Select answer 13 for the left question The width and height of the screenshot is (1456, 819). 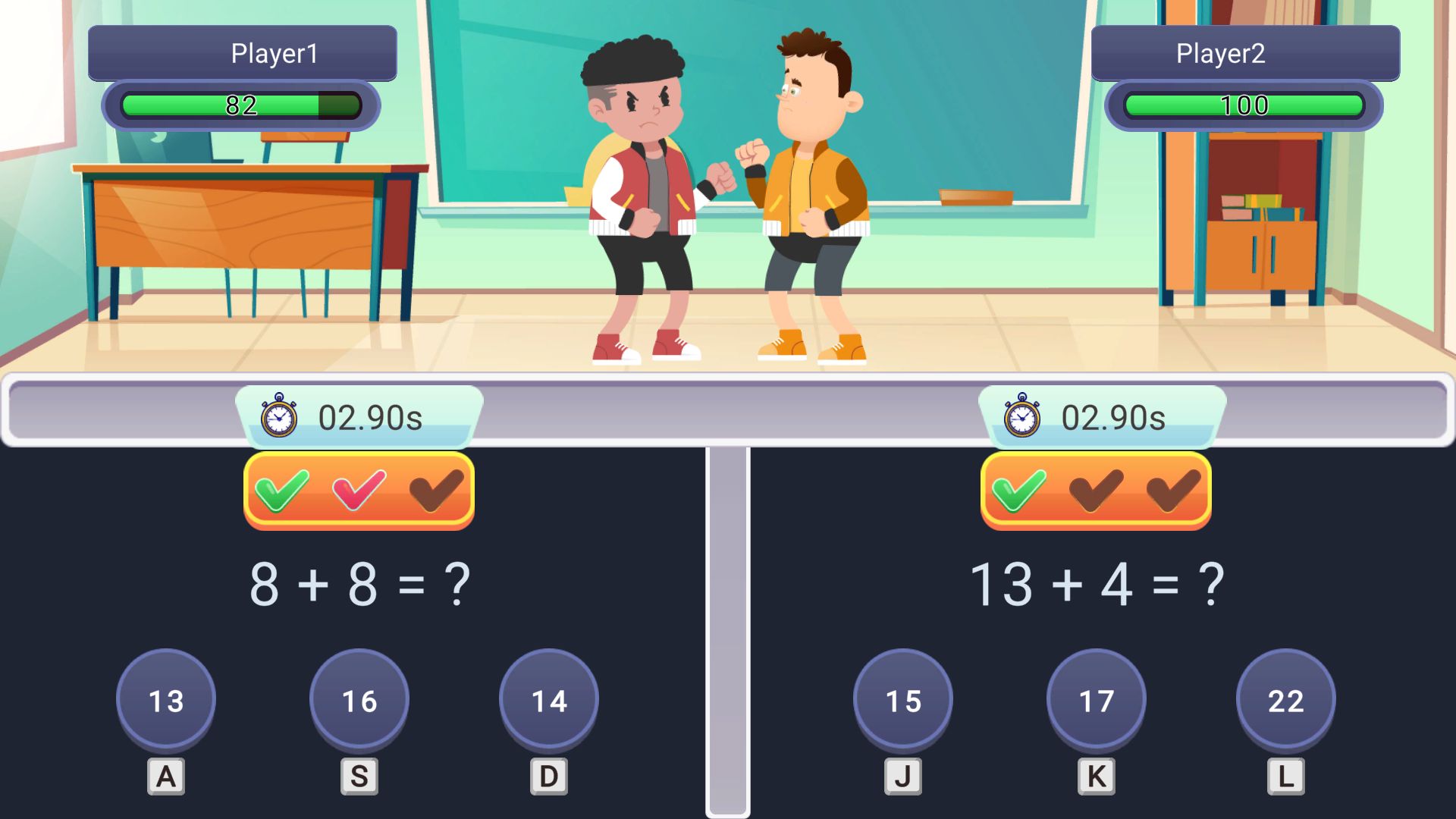(165, 701)
